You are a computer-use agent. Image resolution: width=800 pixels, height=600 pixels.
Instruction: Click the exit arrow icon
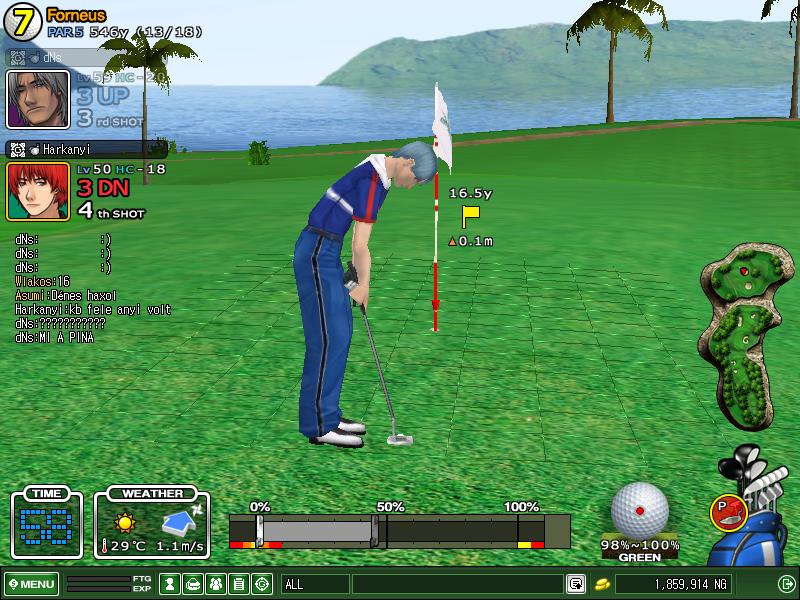[785, 584]
